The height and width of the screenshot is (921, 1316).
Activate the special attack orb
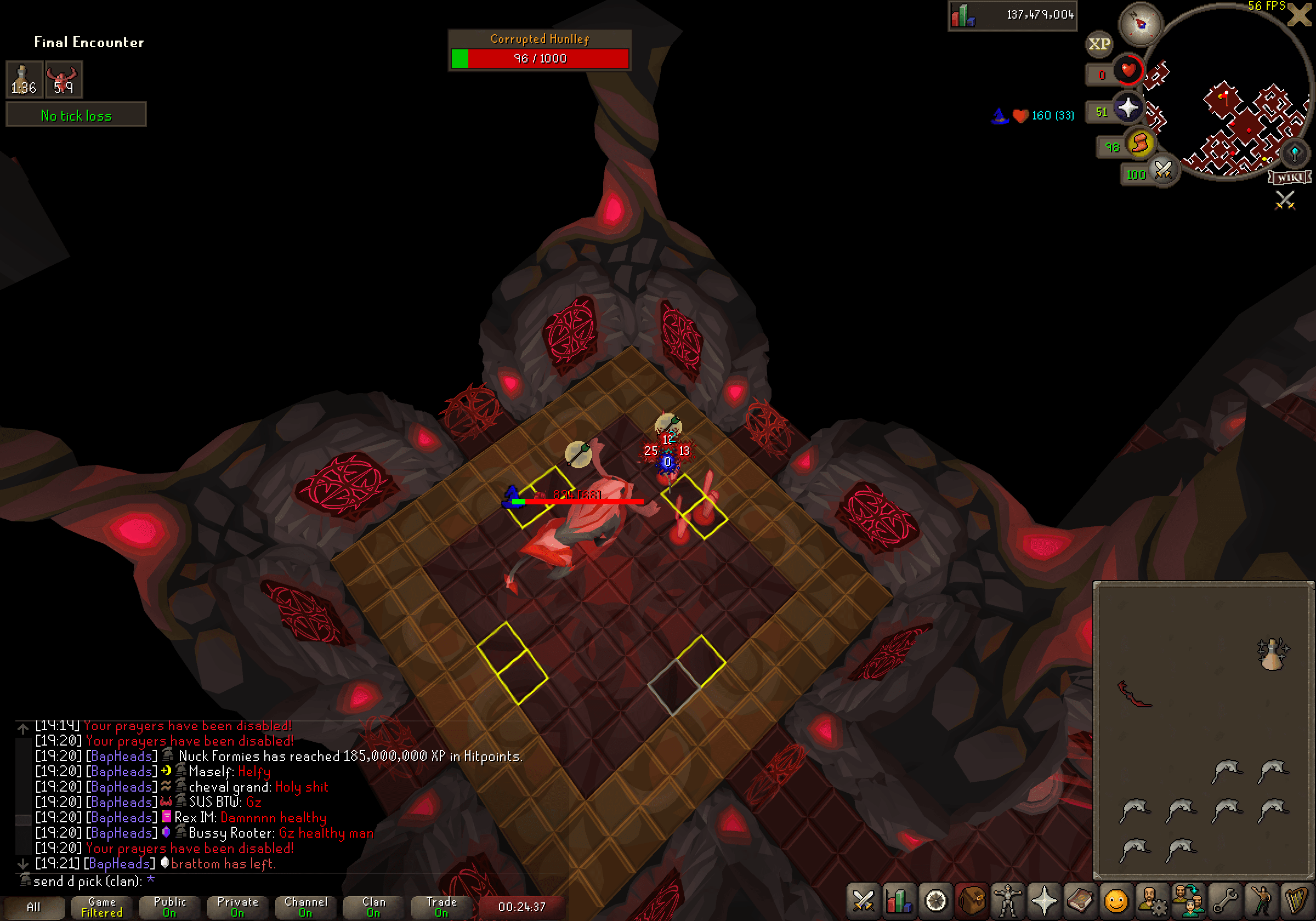point(1163,170)
